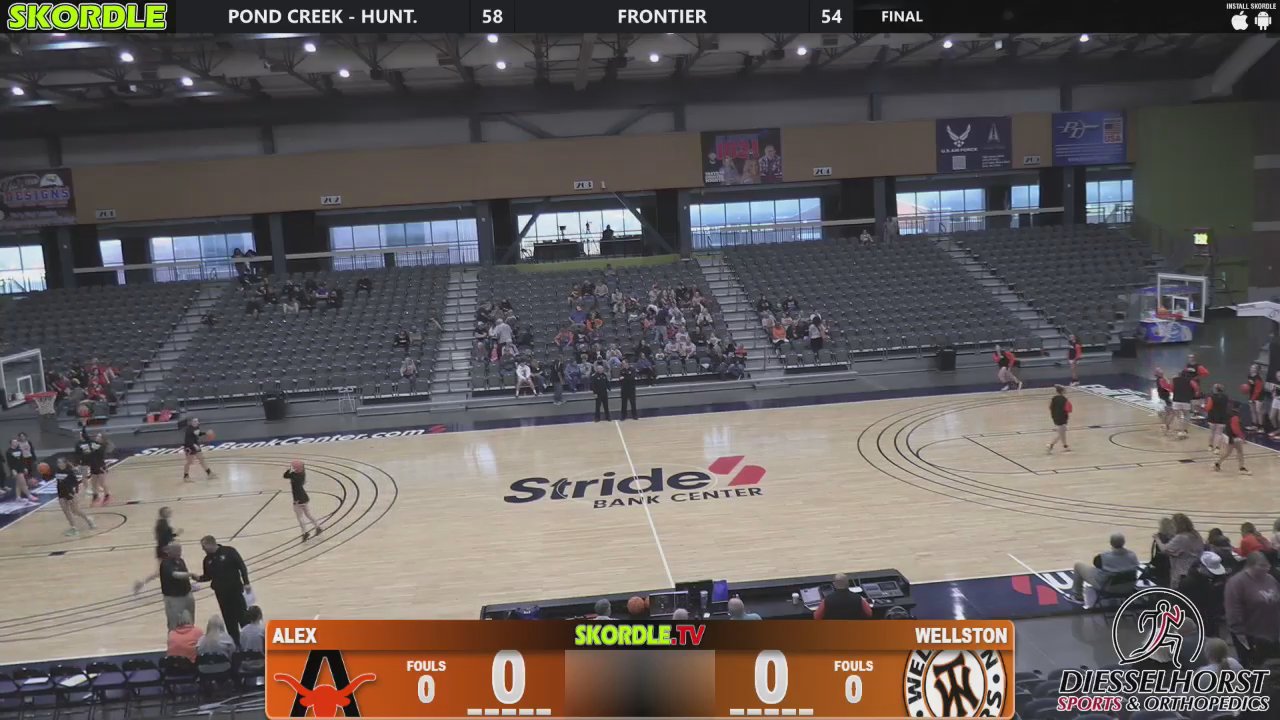Click the Android install icon

[x=1263, y=21]
